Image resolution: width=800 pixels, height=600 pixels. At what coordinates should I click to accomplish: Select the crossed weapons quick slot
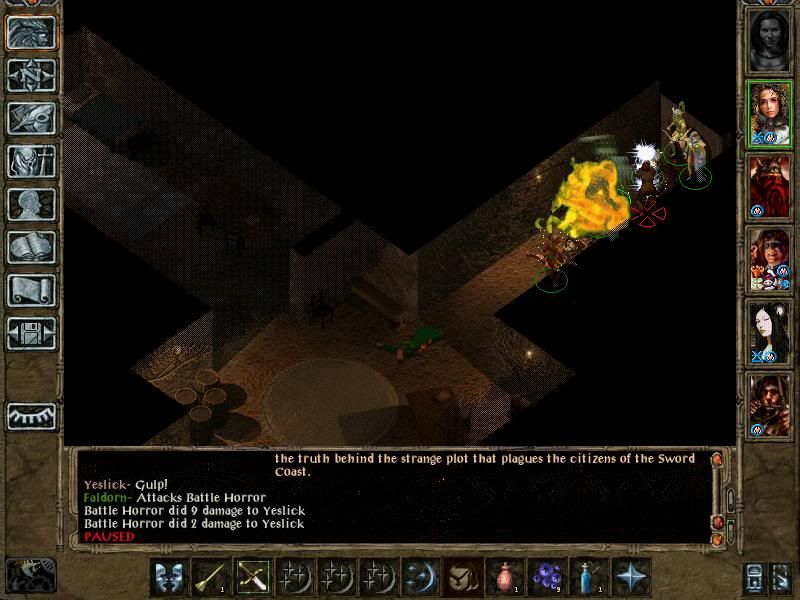click(250, 576)
